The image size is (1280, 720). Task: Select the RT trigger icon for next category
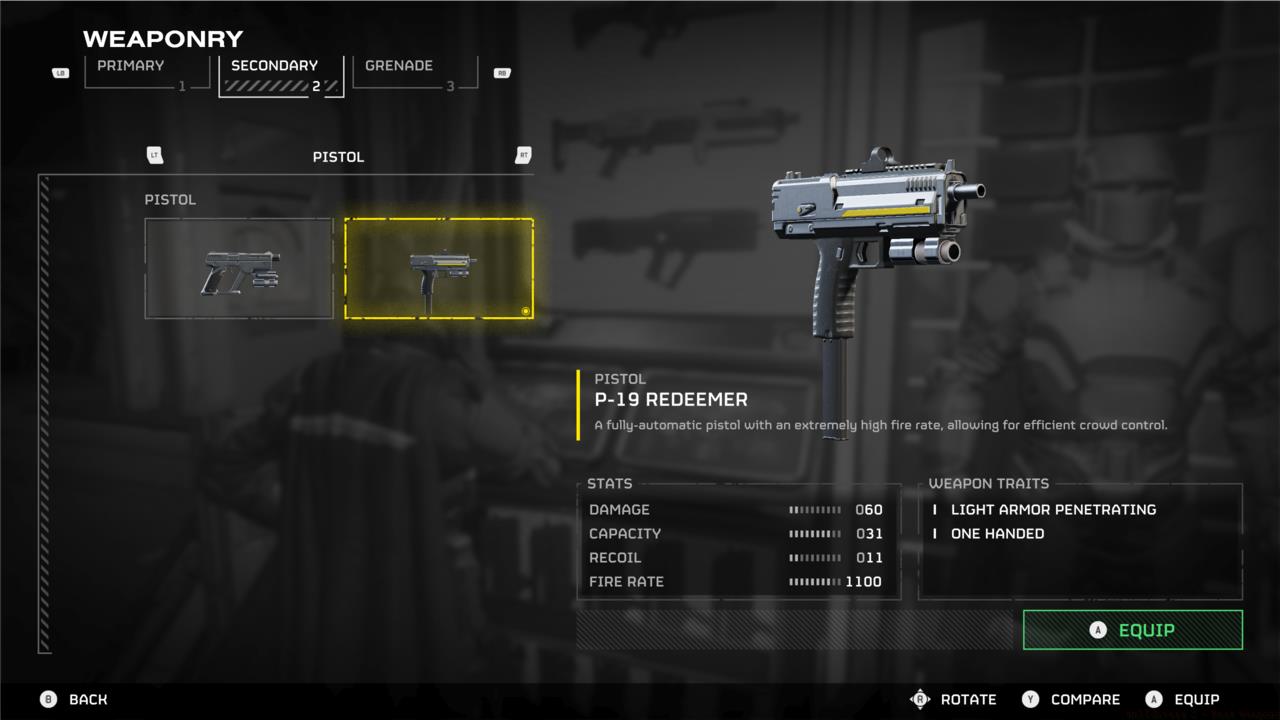coord(522,156)
